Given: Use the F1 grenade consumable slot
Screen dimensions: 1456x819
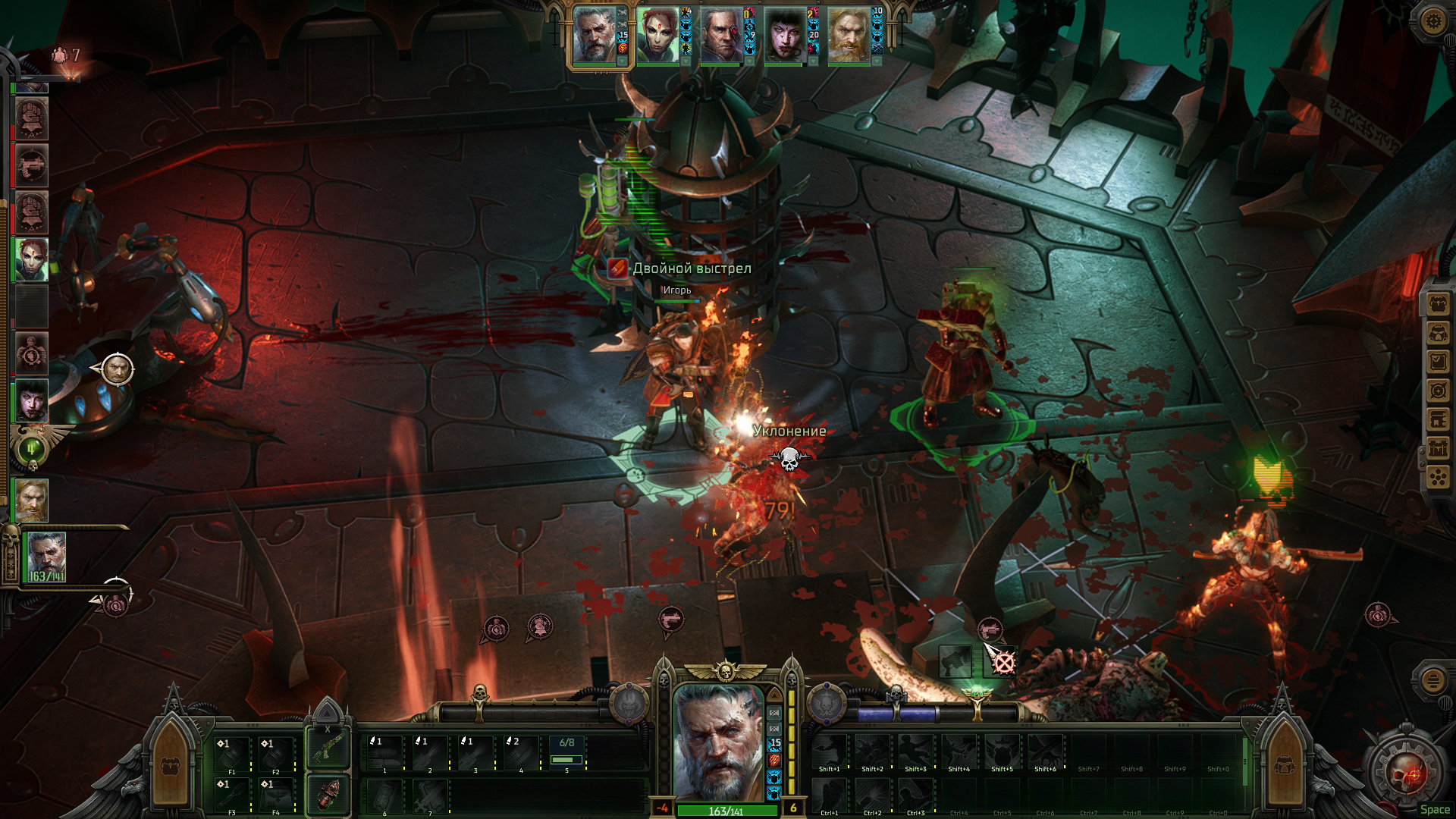Looking at the screenshot, I should point(232,755).
